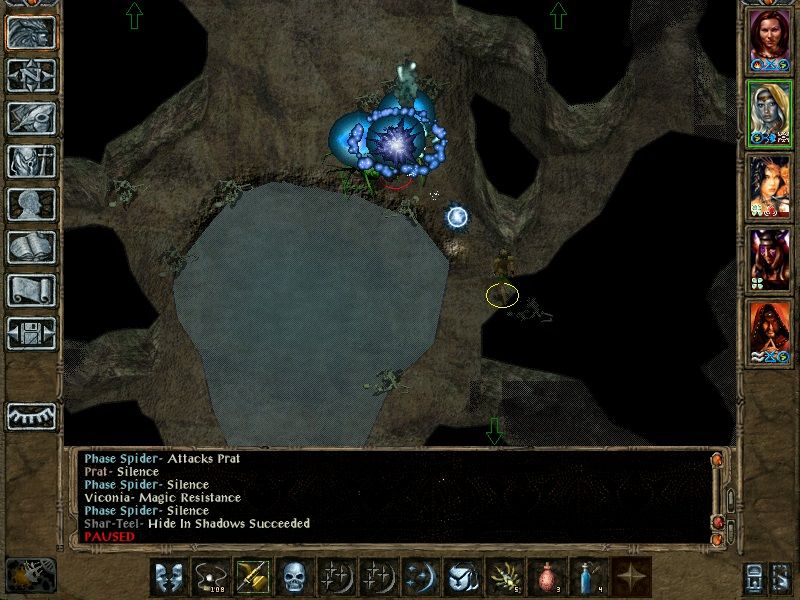Open the inventory screen
The height and width of the screenshot is (600, 800).
[31, 160]
